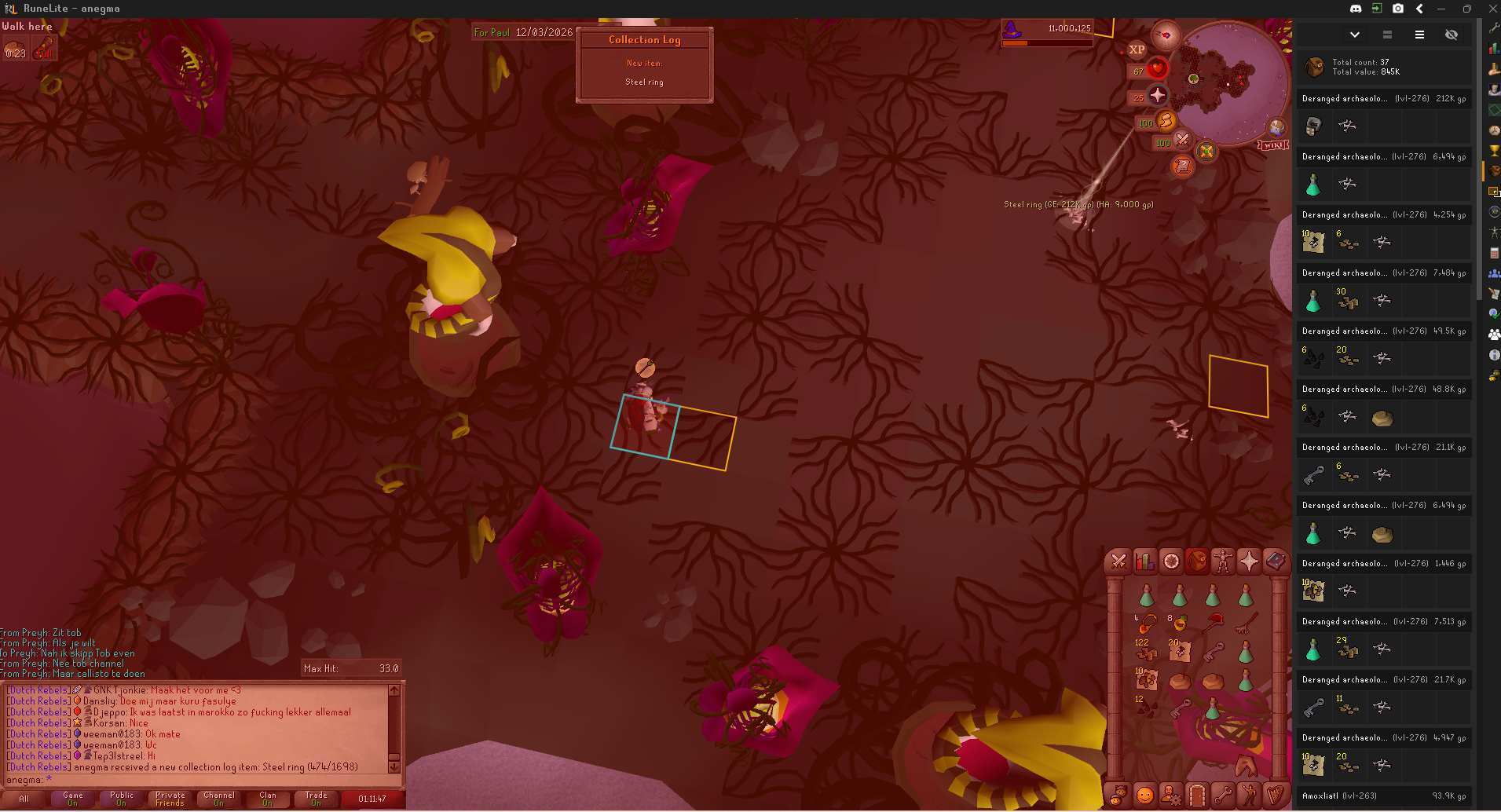The image size is (1501, 812).
Task: Show the All chat tab
Action: 24,799
